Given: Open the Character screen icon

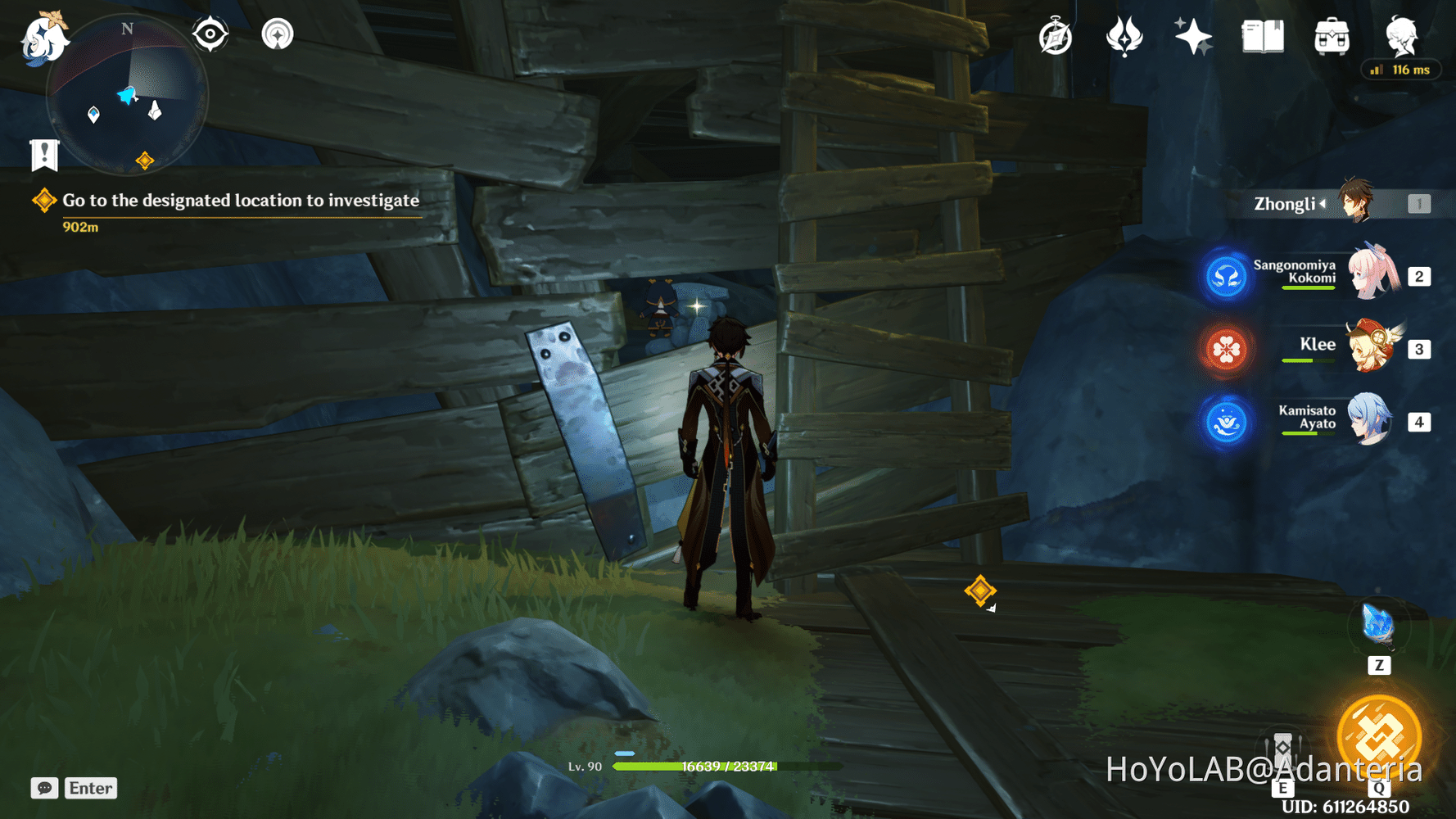Looking at the screenshot, I should (x=1401, y=34).
